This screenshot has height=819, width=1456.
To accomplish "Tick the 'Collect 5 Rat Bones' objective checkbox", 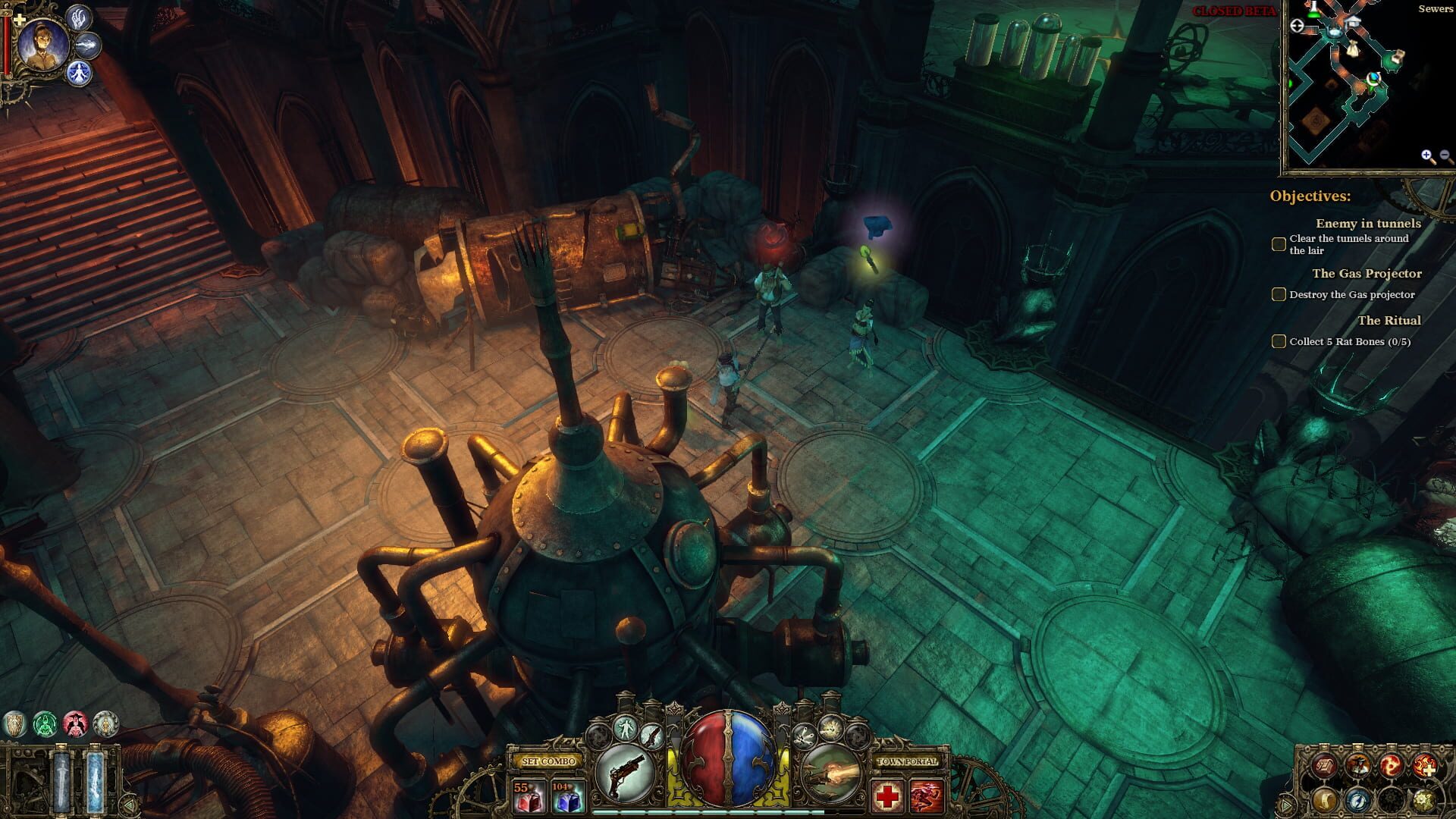I will point(1278,340).
